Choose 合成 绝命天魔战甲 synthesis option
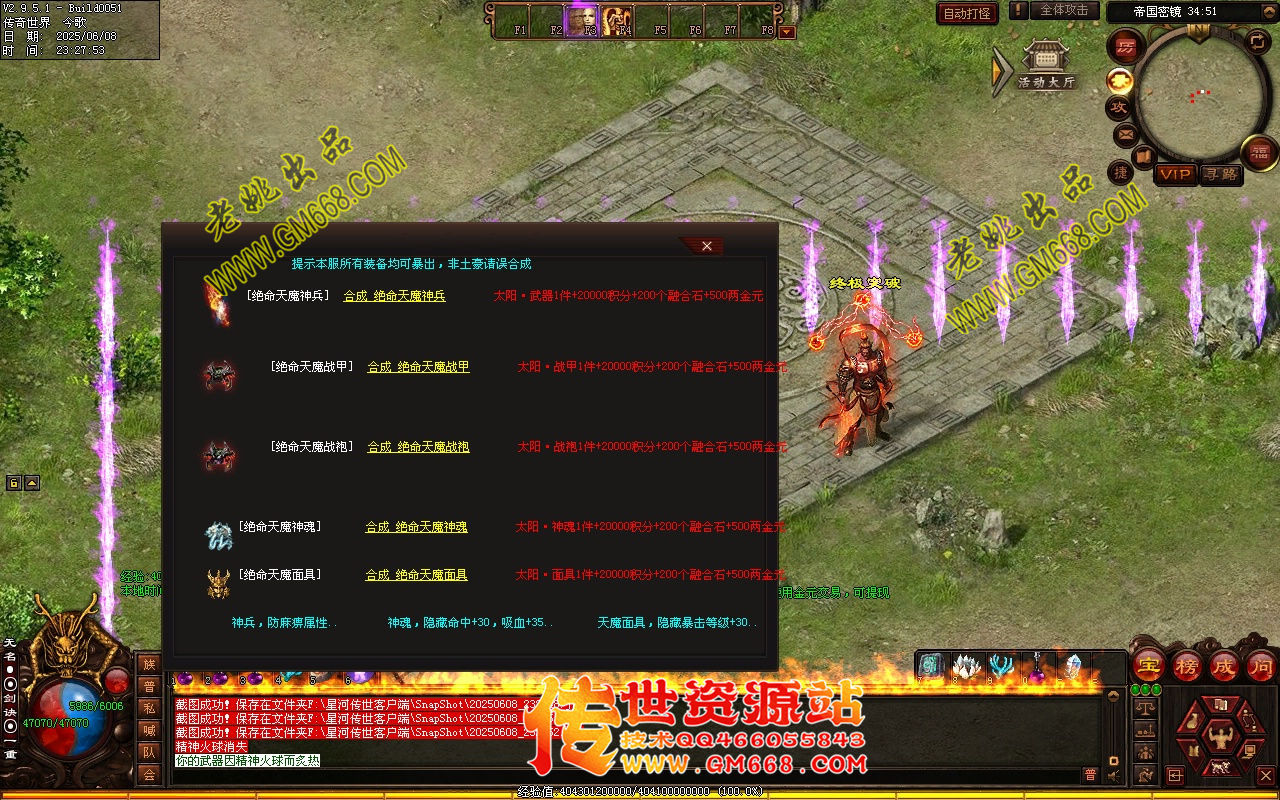 point(418,367)
